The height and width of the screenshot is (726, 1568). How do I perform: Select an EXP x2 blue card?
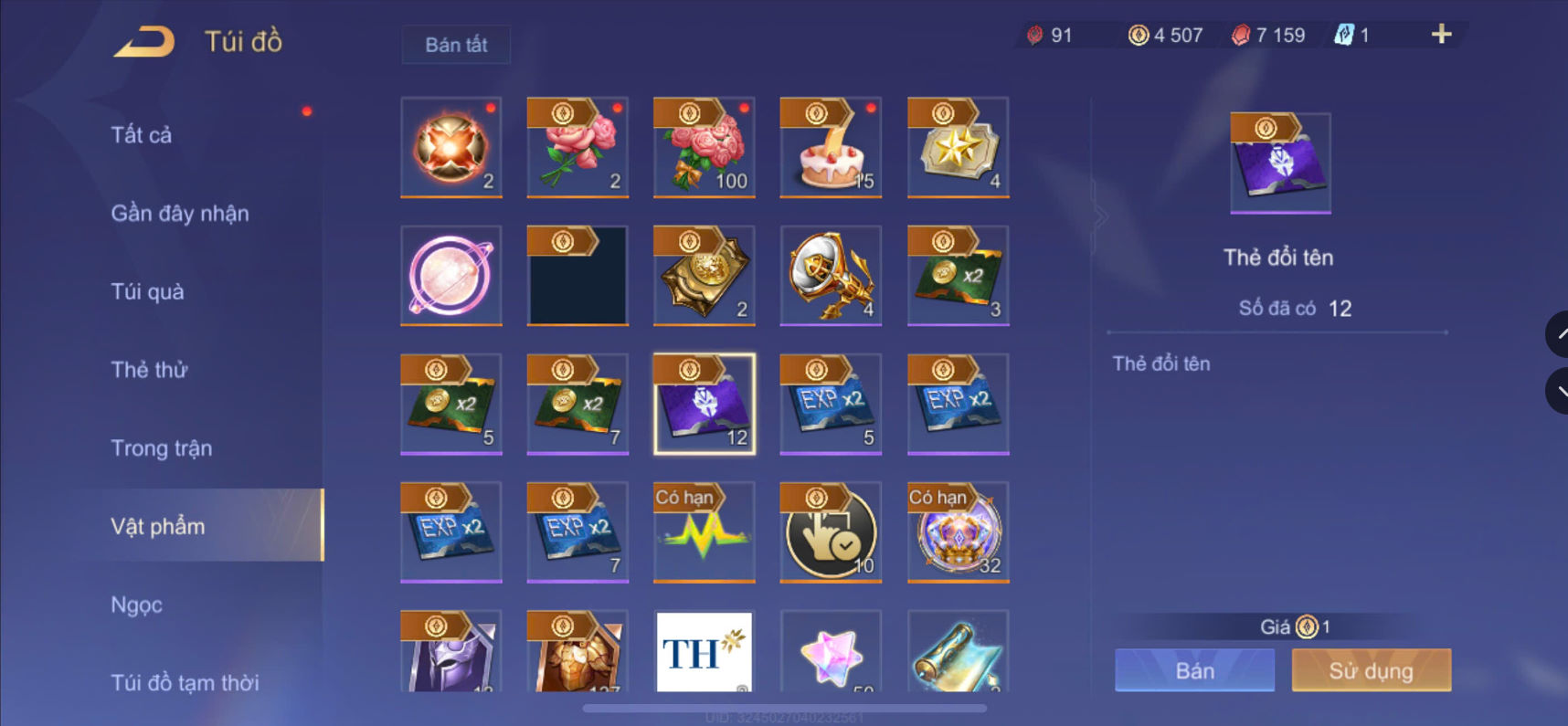830,404
